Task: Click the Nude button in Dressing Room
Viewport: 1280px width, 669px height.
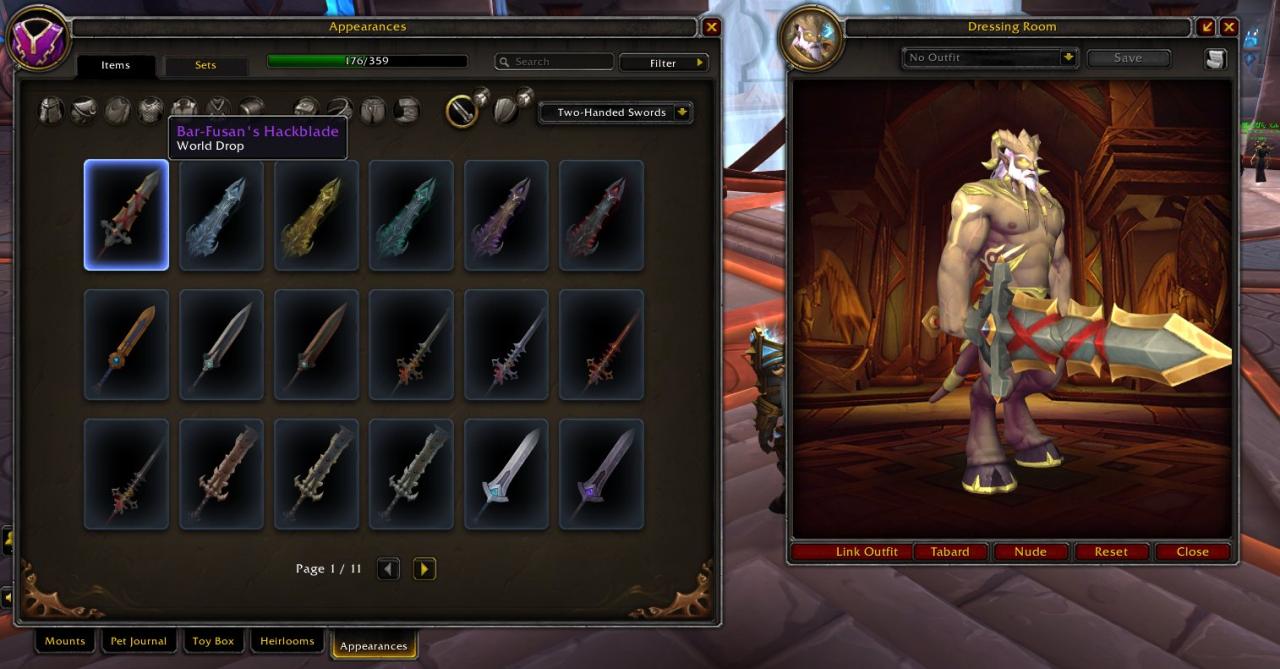Action: point(1030,552)
